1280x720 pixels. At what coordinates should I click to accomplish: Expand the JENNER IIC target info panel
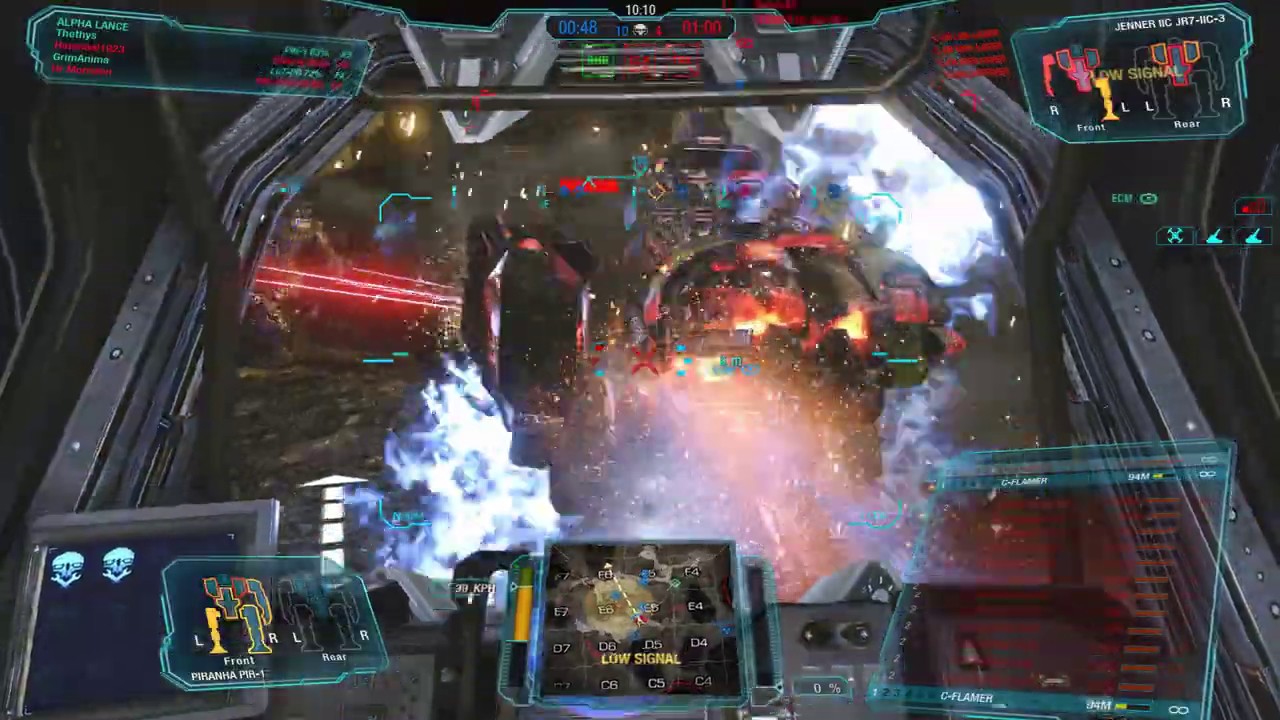pyautogui.click(x=1168, y=25)
